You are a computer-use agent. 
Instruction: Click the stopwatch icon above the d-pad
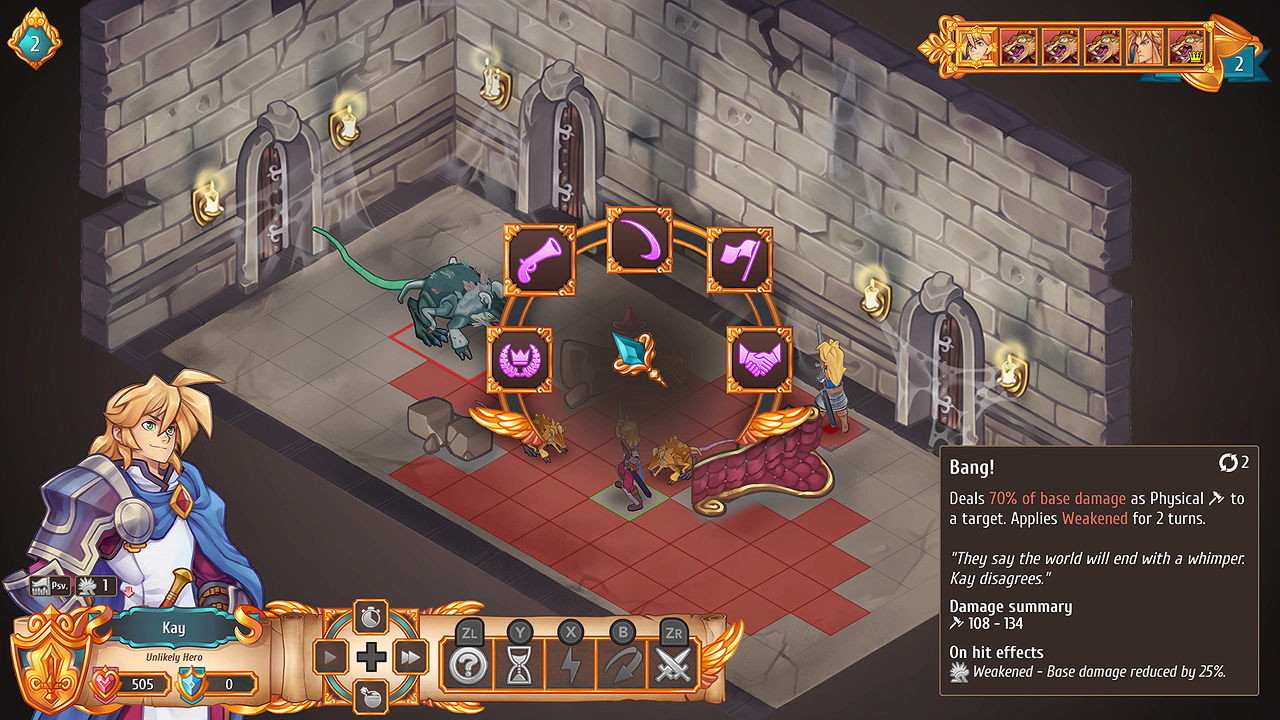point(369,615)
